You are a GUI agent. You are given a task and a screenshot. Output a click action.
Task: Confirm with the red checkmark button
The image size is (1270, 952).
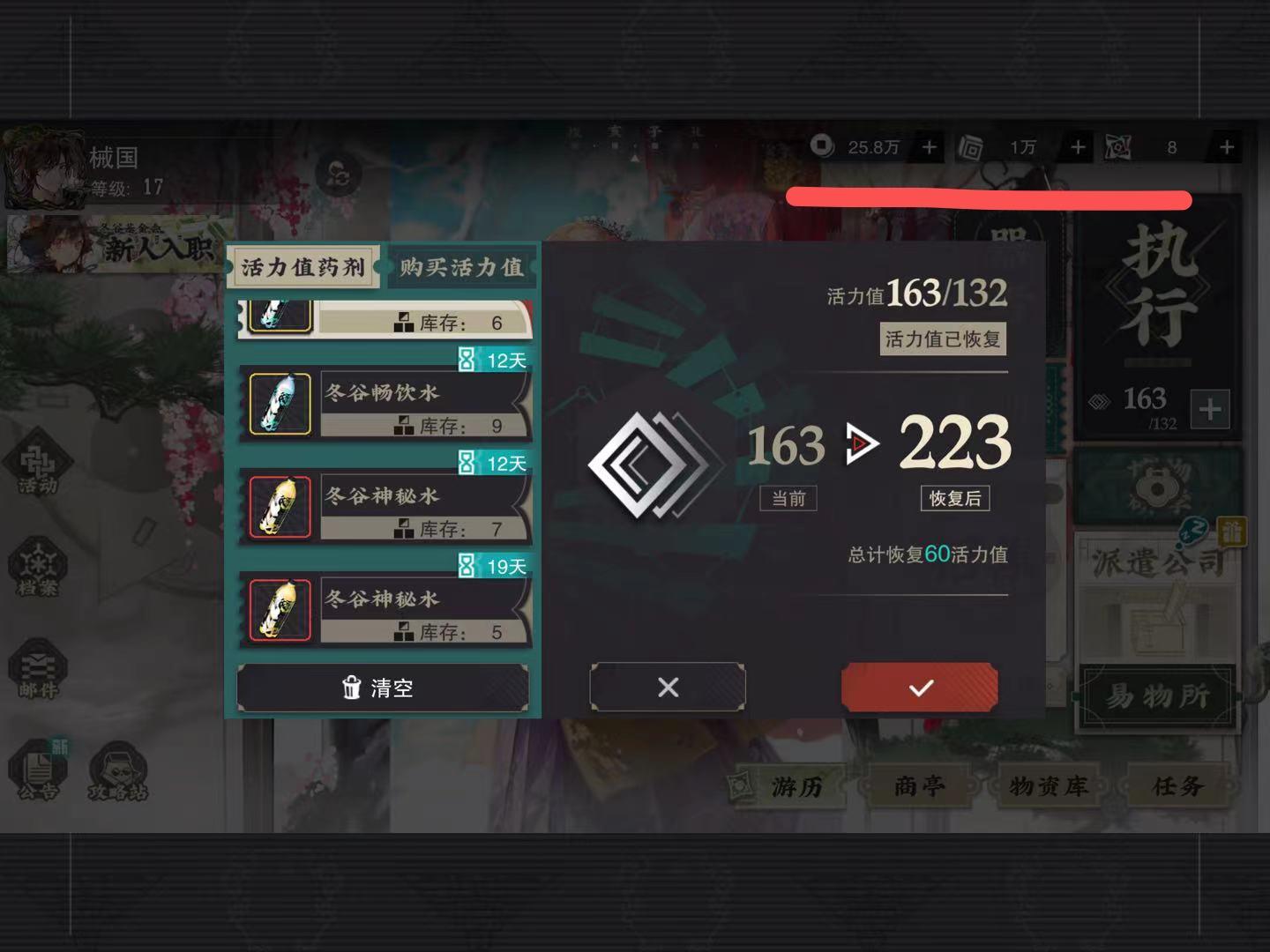click(x=919, y=687)
